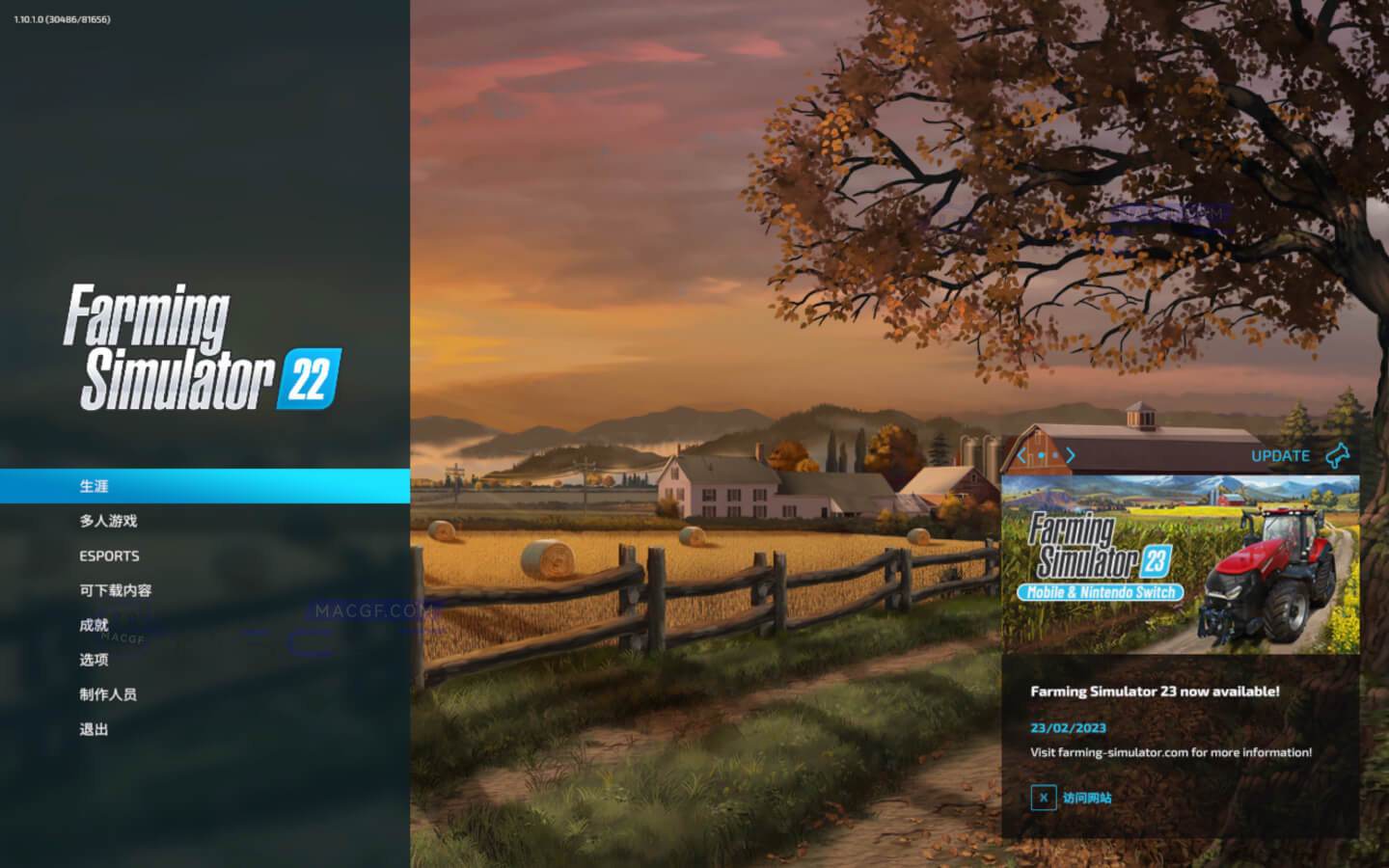Click the left arrow on the news carousel
This screenshot has height=868, width=1389.
point(1021,454)
